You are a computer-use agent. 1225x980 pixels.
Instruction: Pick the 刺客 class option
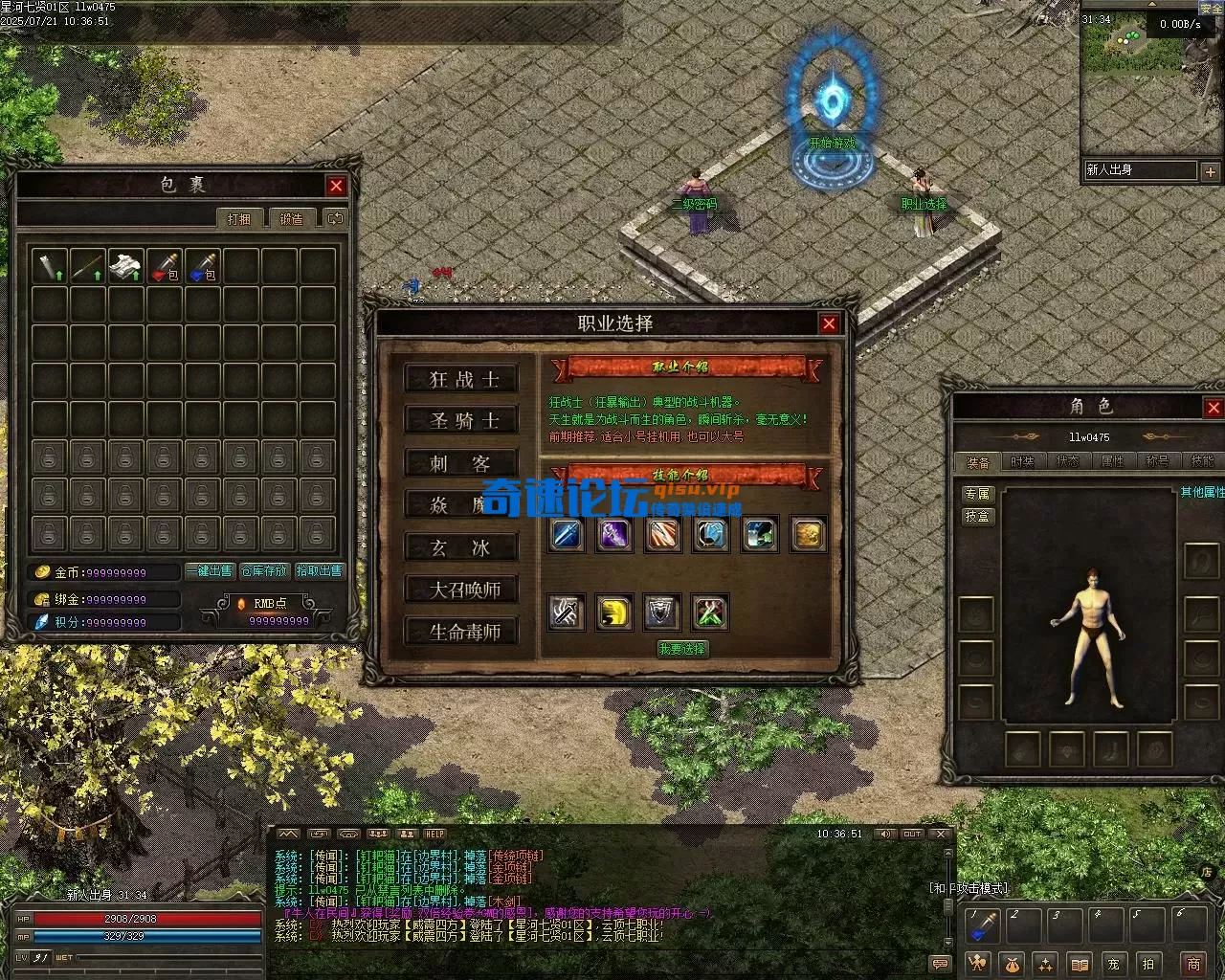coord(461,463)
